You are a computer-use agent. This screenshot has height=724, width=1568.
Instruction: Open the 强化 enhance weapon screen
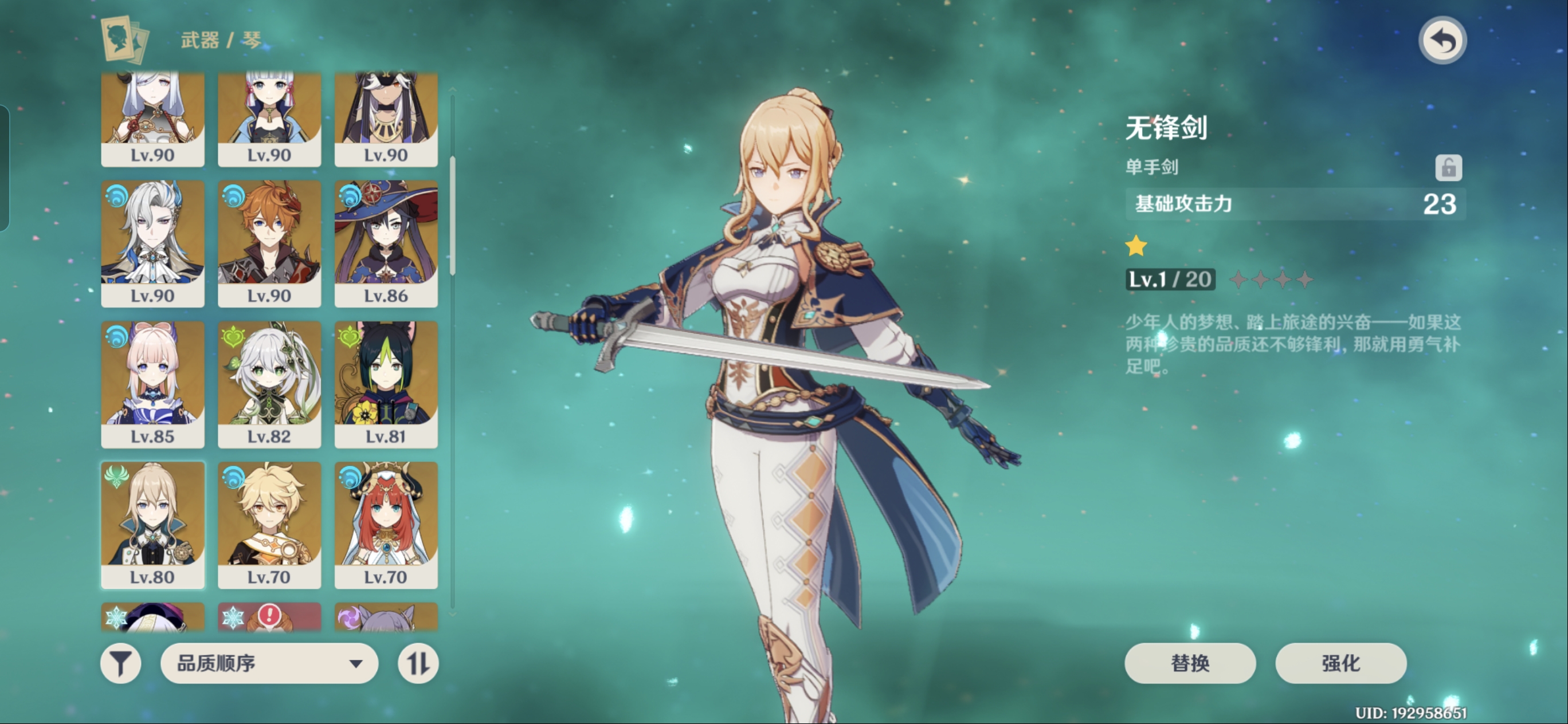coord(1340,663)
